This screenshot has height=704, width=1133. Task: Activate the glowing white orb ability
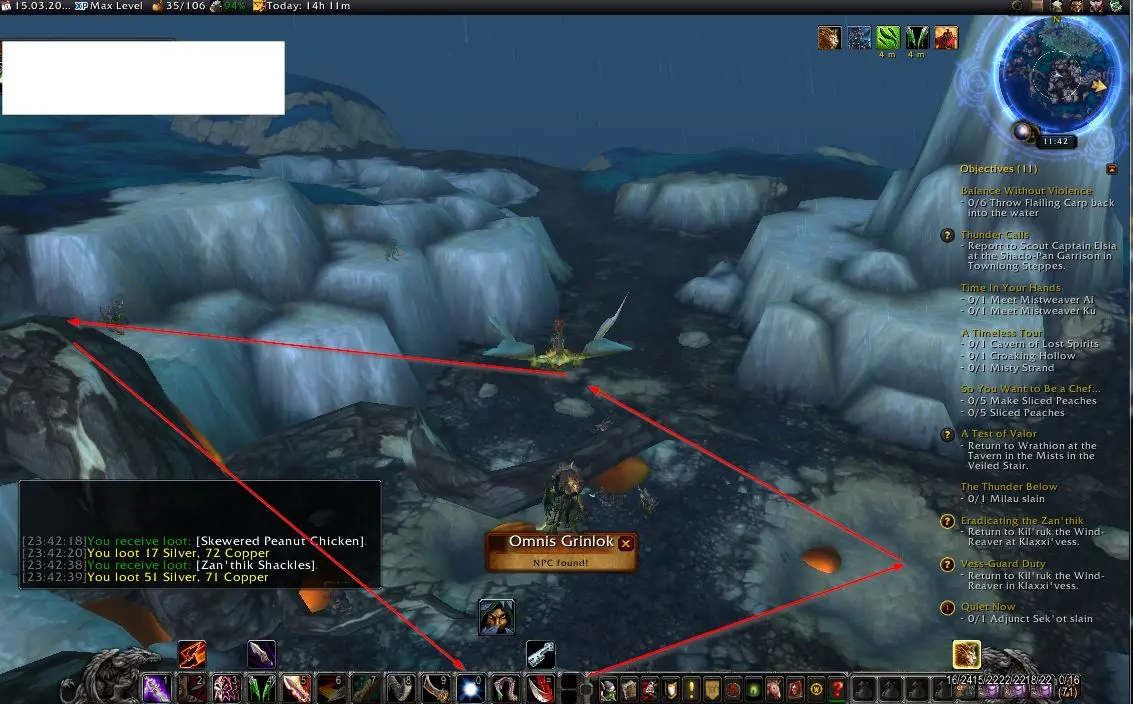pyautogui.click(x=470, y=688)
